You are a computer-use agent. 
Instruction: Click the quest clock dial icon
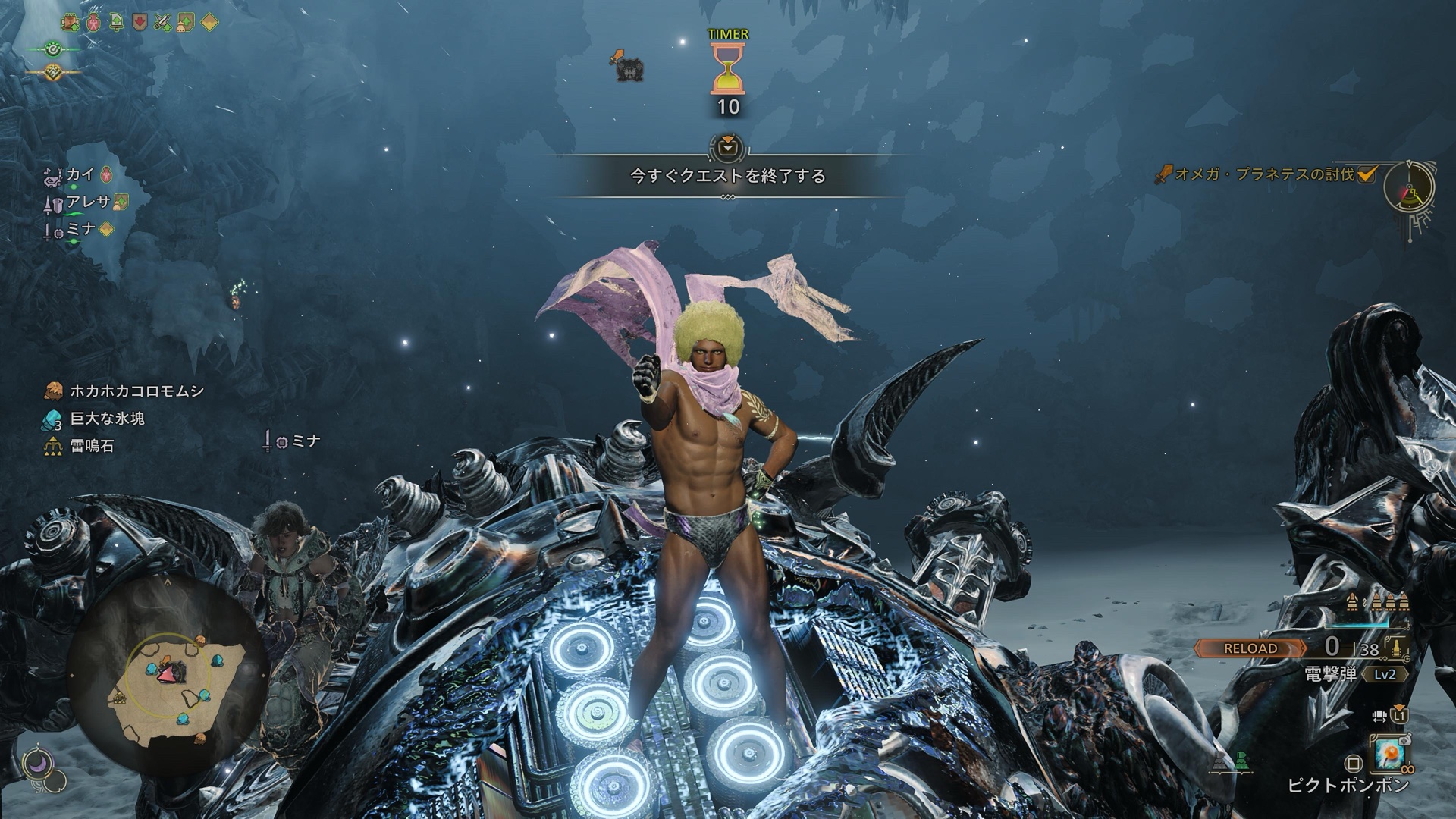1409,187
